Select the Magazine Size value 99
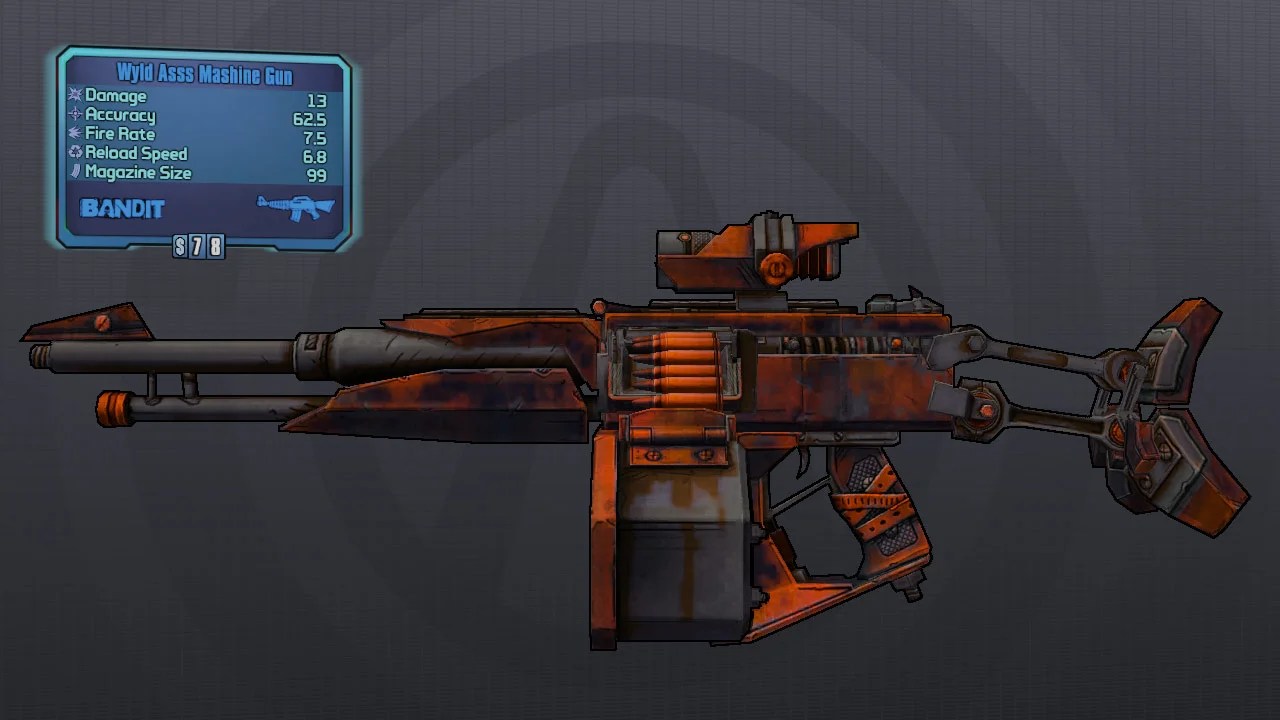The height and width of the screenshot is (720, 1280). coord(318,173)
